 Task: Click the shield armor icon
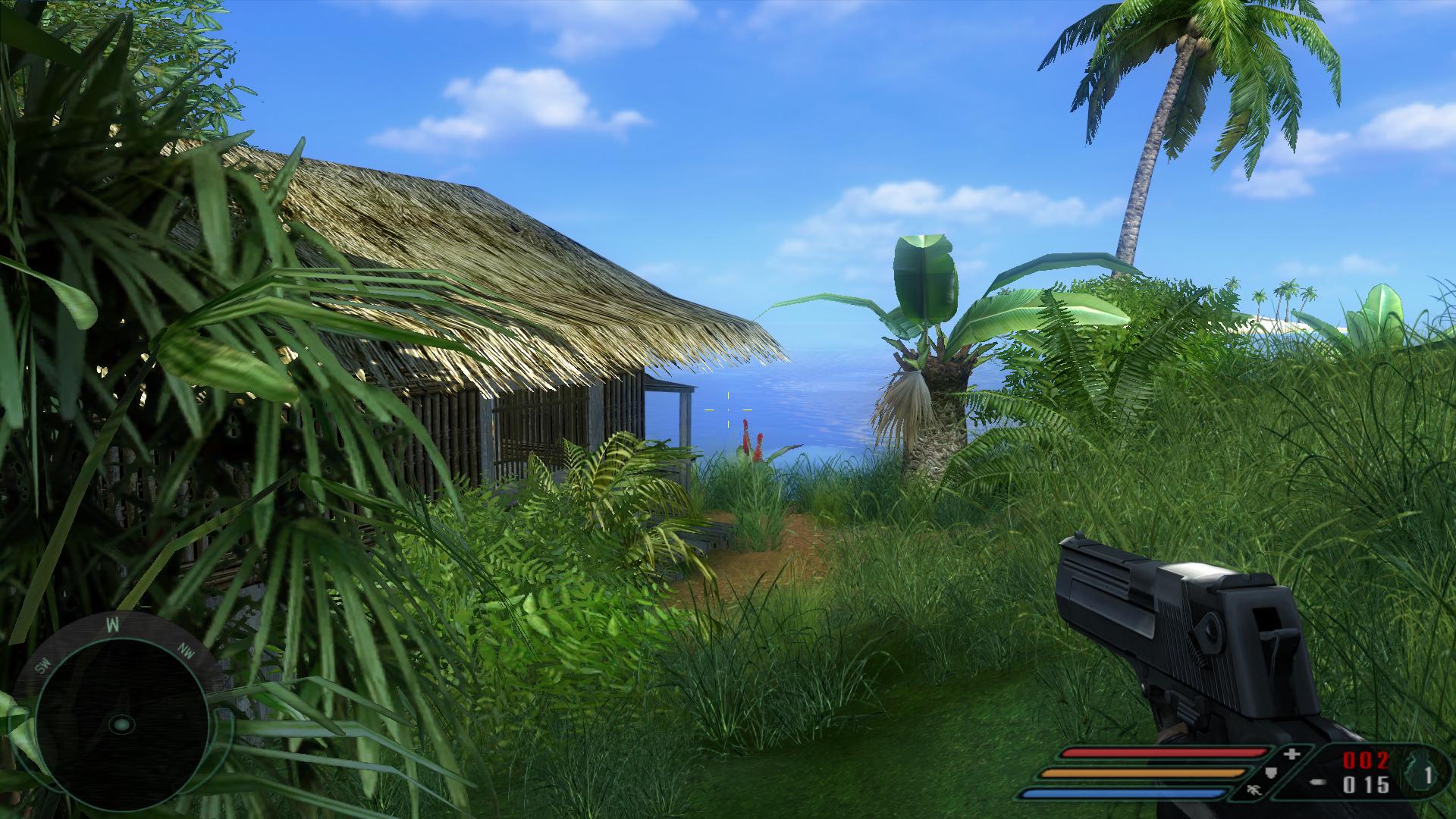coord(1272,773)
